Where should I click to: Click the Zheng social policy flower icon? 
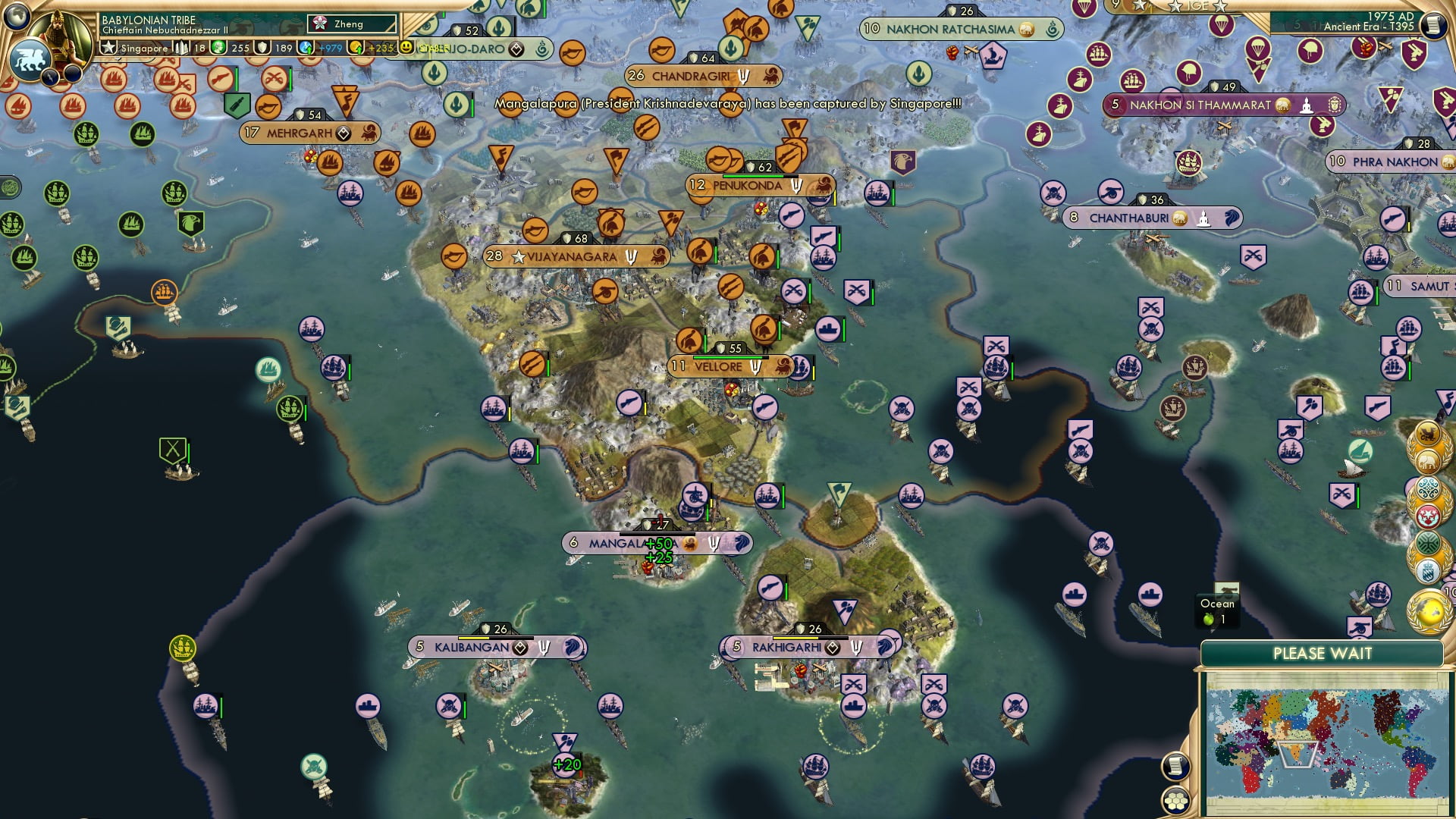(320, 24)
